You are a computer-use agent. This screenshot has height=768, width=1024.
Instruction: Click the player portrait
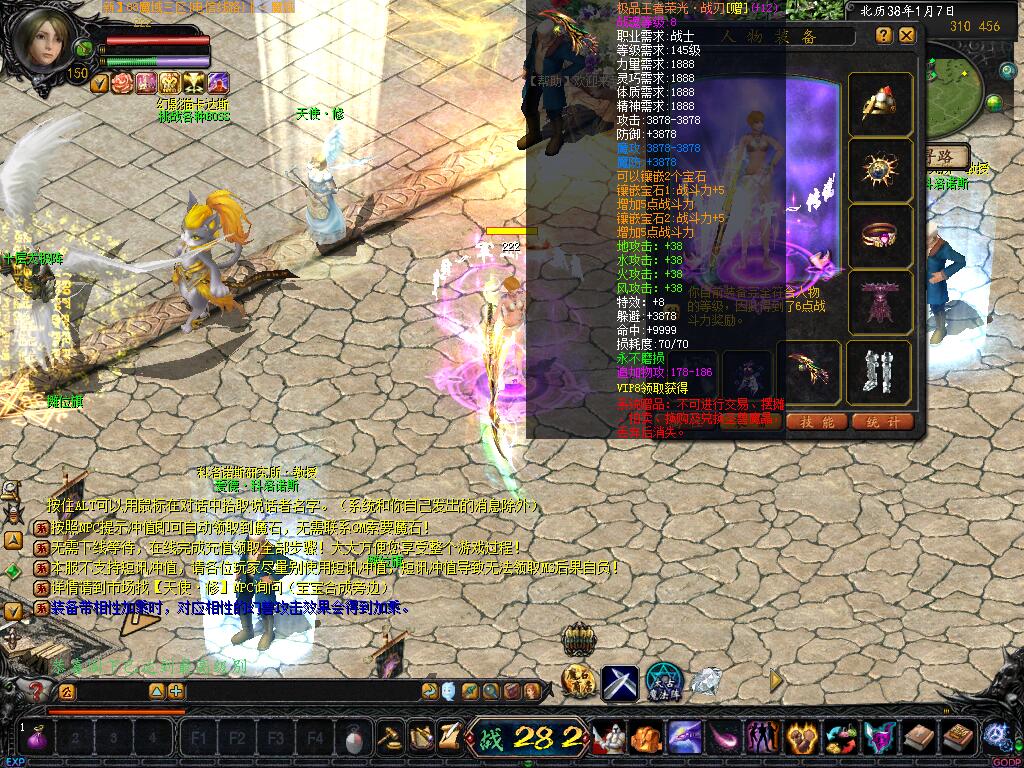[42, 40]
